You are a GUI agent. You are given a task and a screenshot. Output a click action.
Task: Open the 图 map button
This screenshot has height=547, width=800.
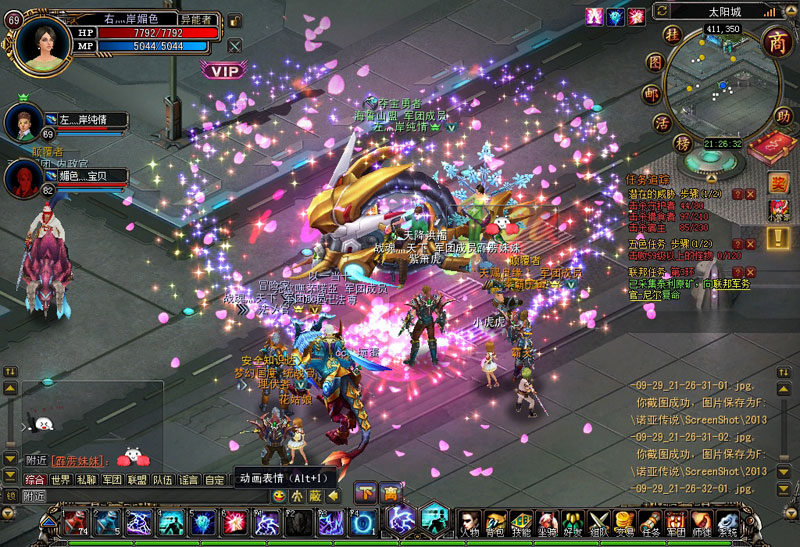[x=656, y=62]
